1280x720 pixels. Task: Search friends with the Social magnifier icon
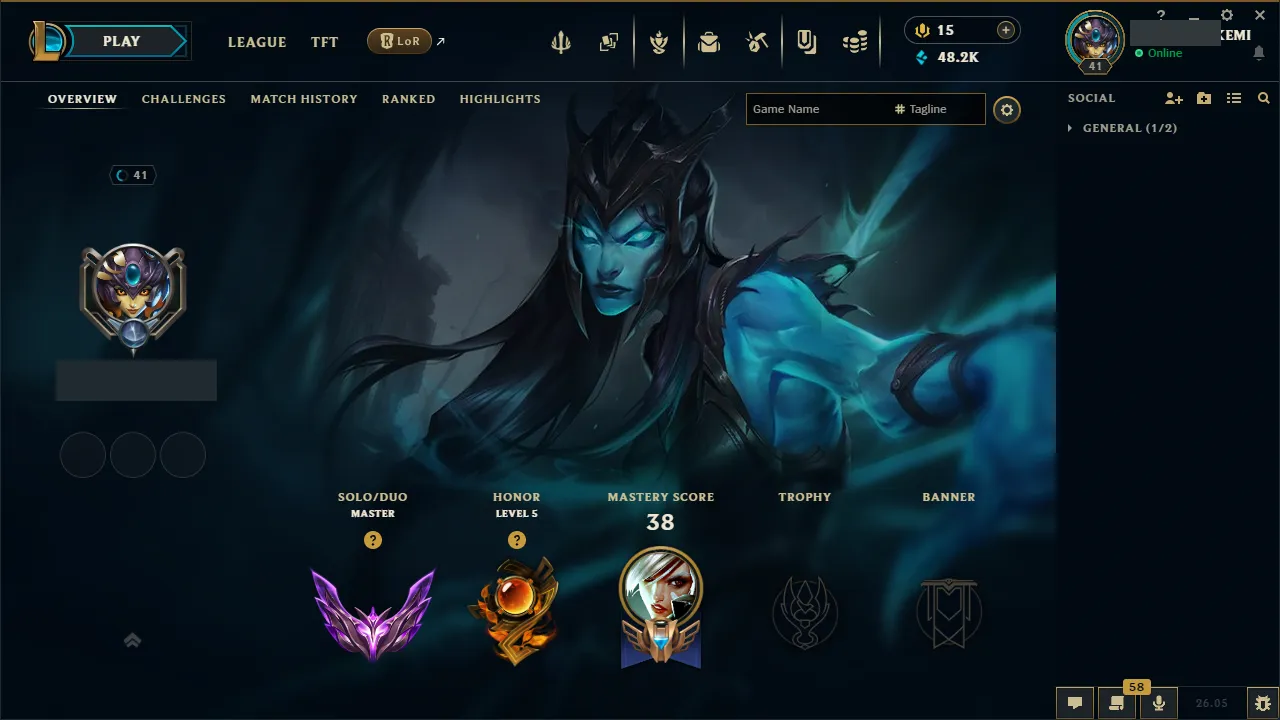[1263, 98]
